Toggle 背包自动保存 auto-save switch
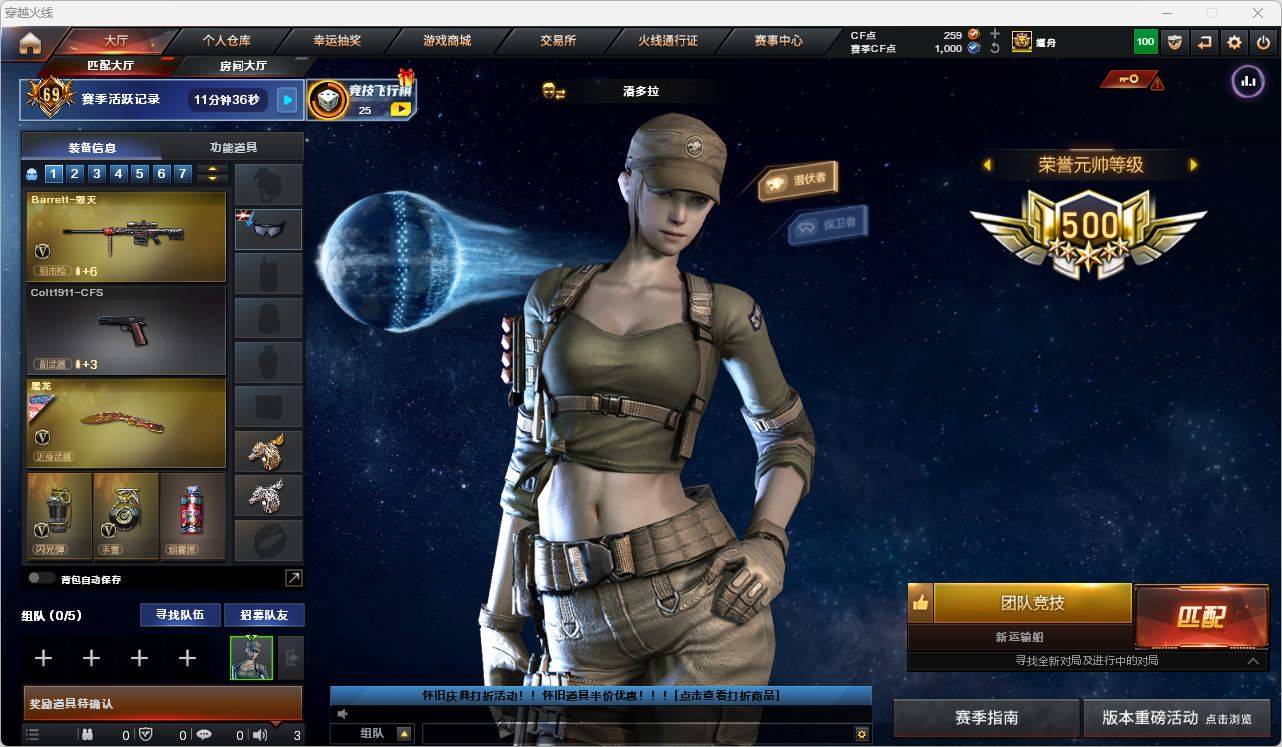 click(x=41, y=578)
